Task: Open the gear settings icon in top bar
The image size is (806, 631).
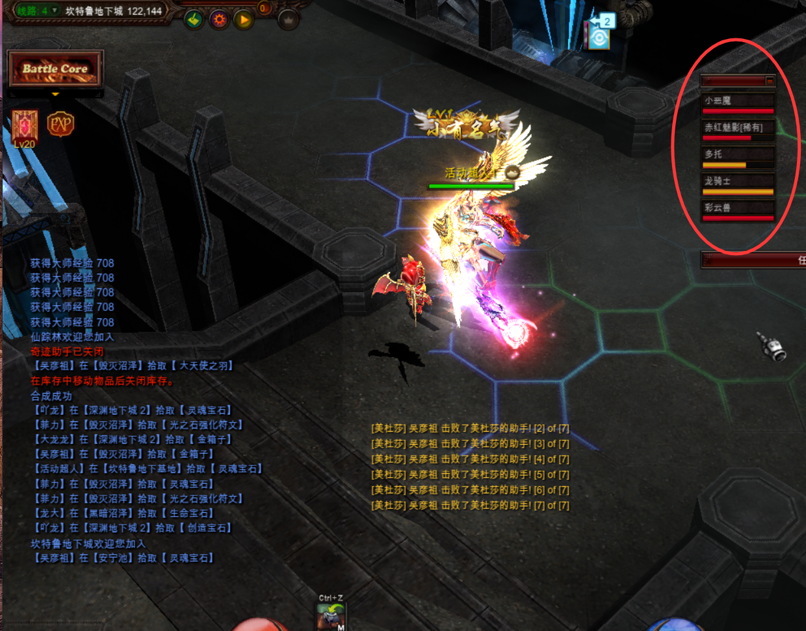Action: click(x=218, y=19)
